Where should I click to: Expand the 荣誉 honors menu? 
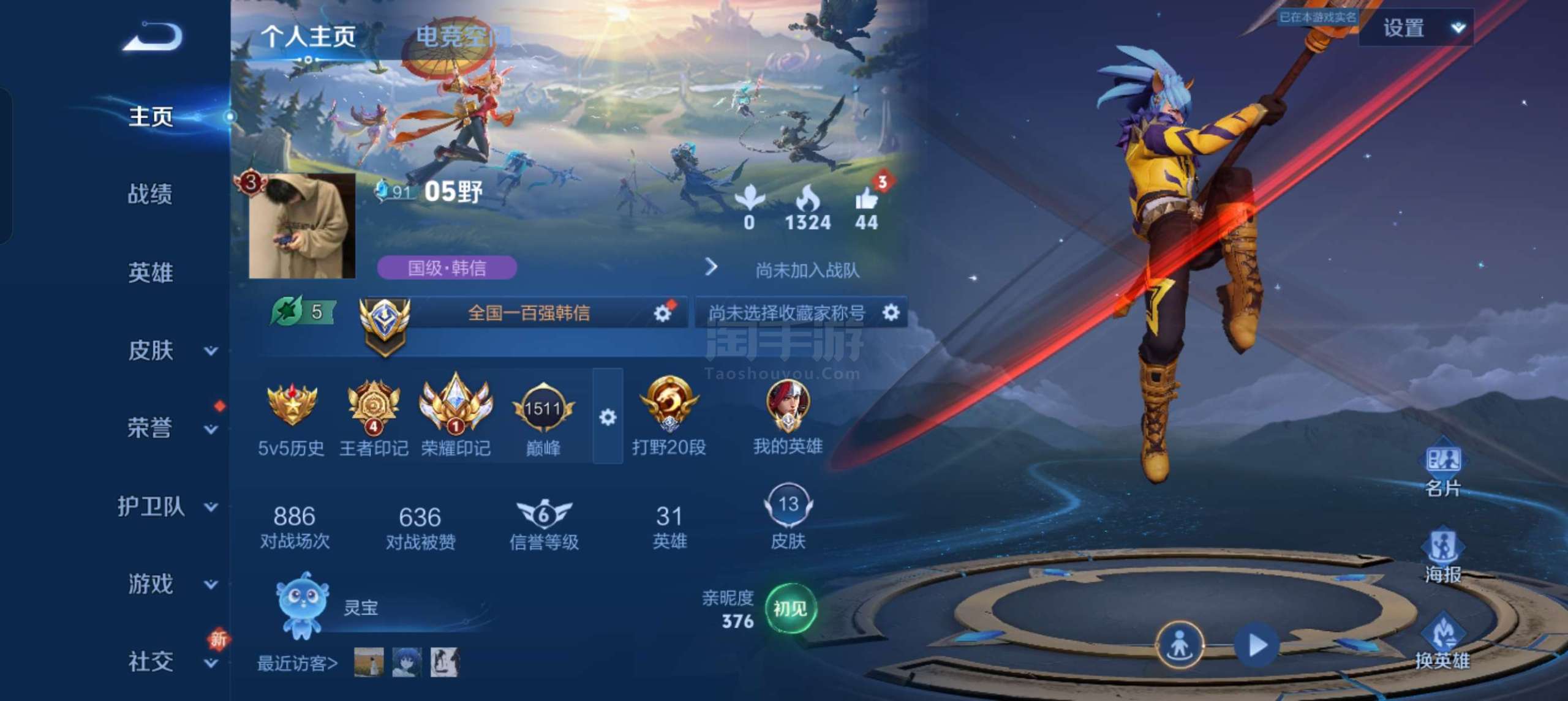tap(165, 428)
